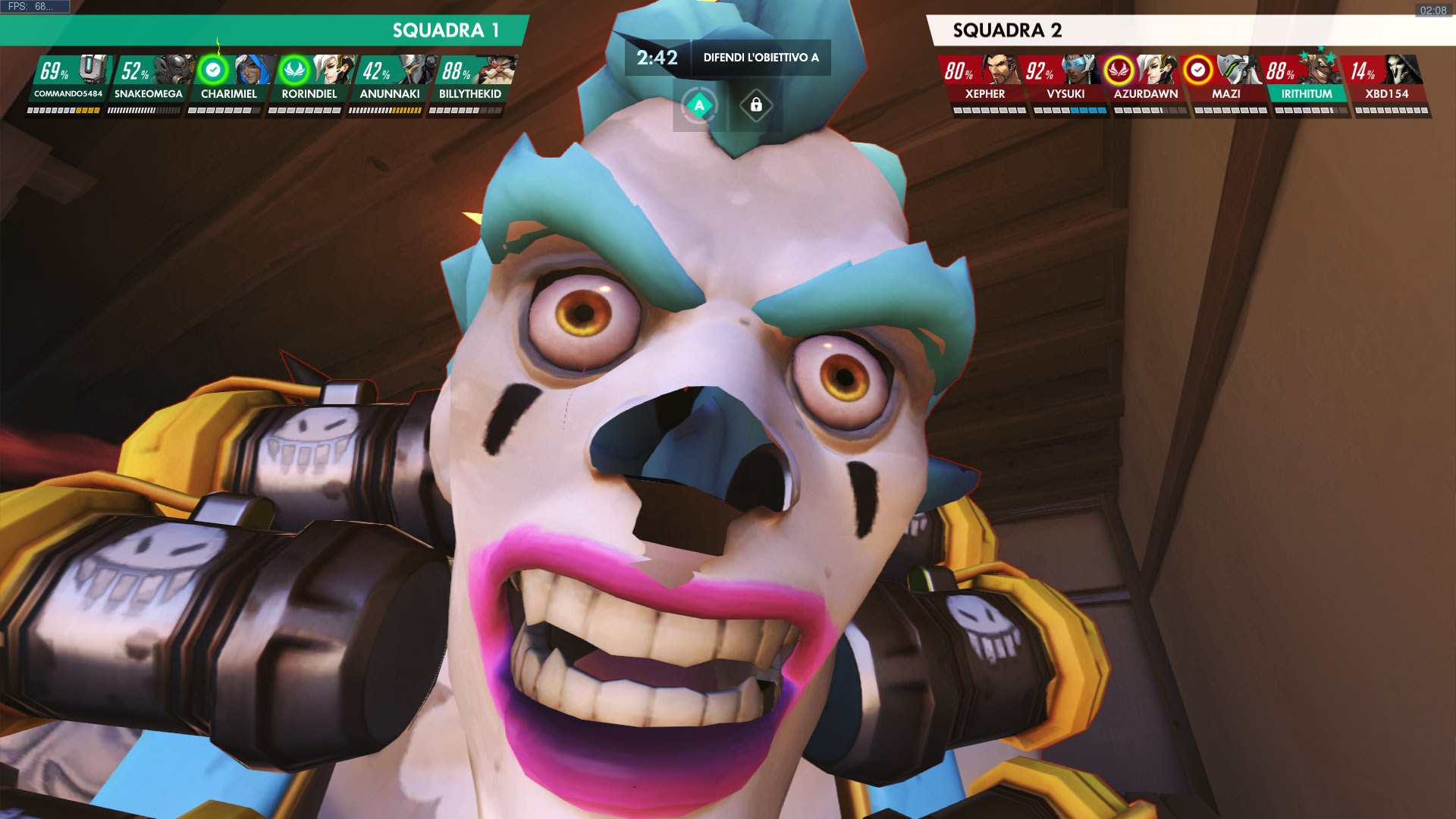Select MAZI's player card

point(1226,80)
